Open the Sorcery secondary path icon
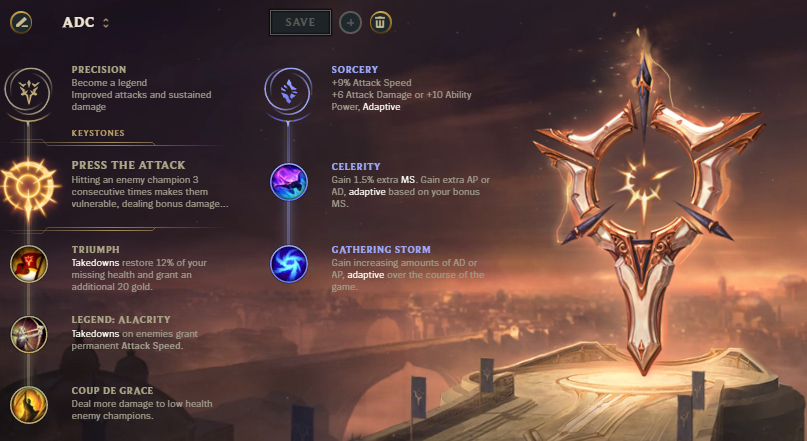 pos(289,91)
